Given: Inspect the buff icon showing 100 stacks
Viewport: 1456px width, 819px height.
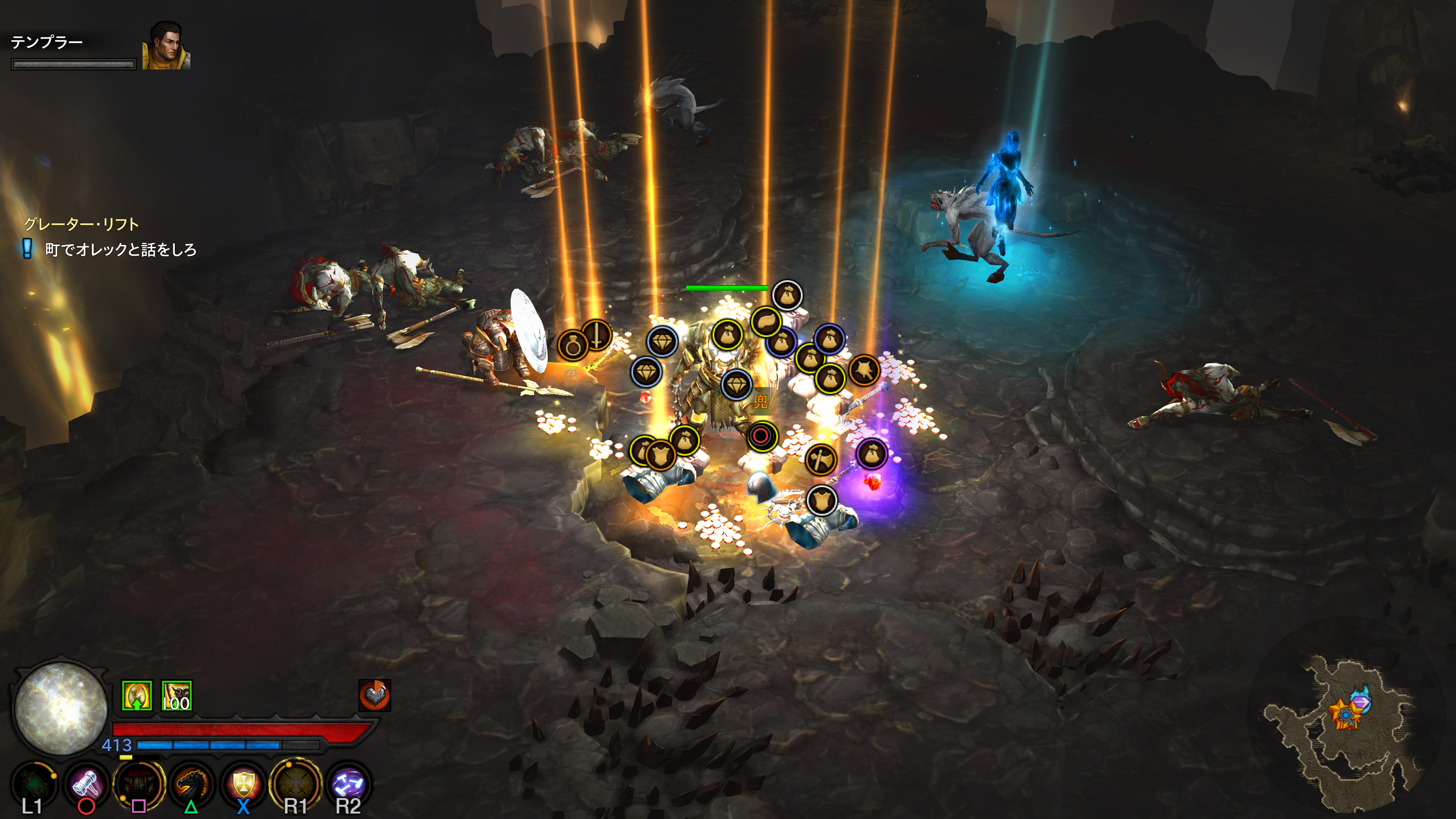Looking at the screenshot, I should tap(176, 695).
